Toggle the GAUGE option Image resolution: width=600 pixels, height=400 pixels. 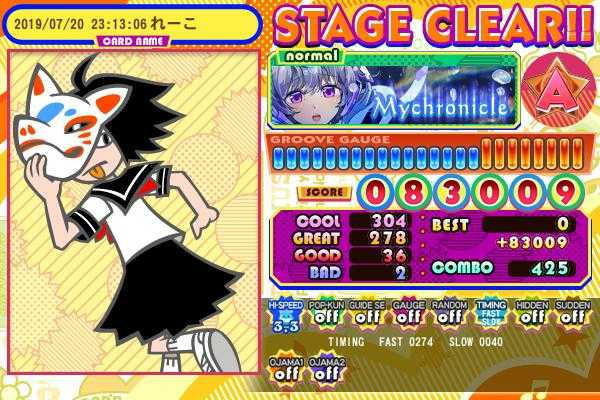coord(407,314)
